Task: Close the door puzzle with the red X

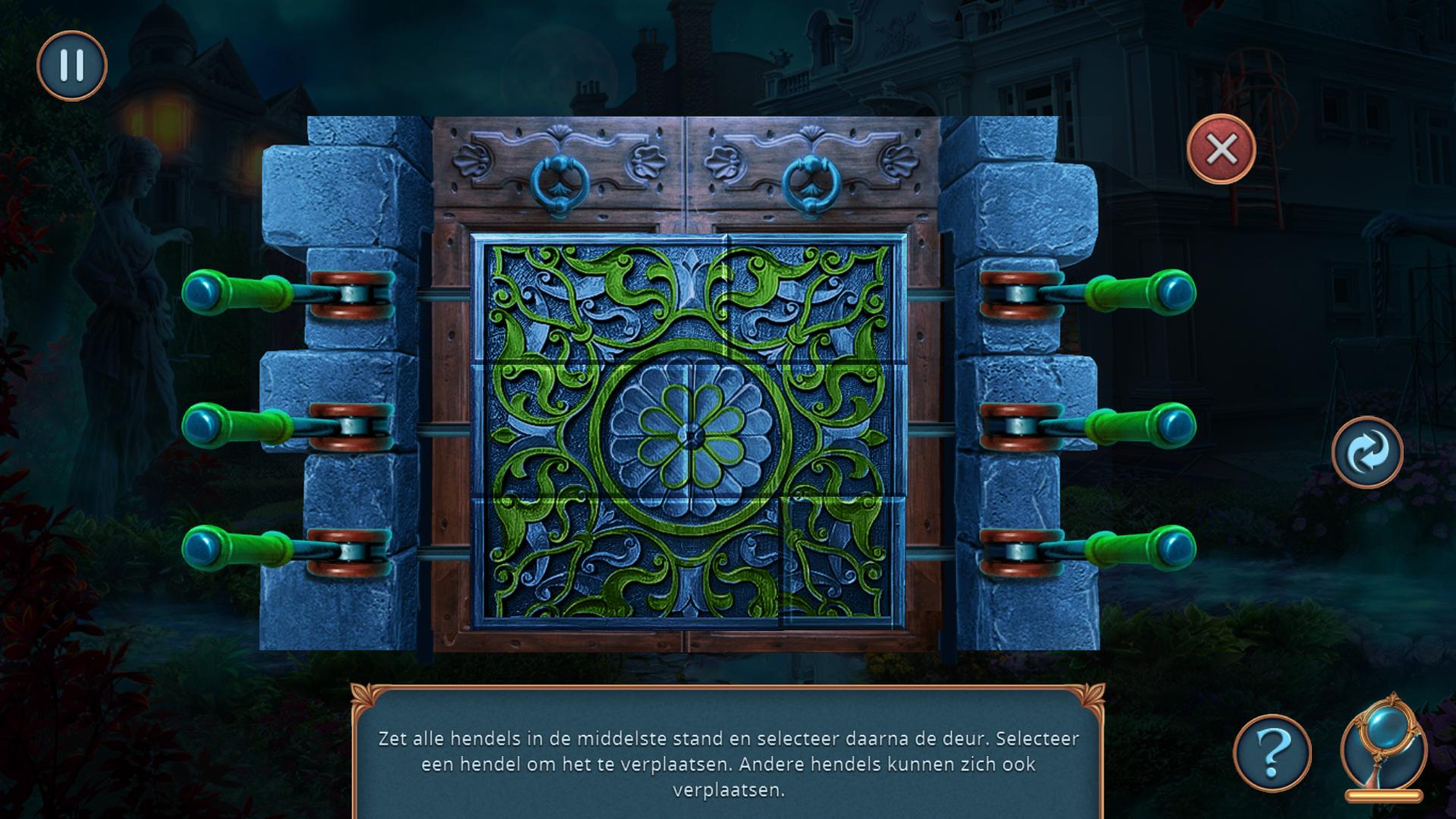Action: pyautogui.click(x=1221, y=149)
